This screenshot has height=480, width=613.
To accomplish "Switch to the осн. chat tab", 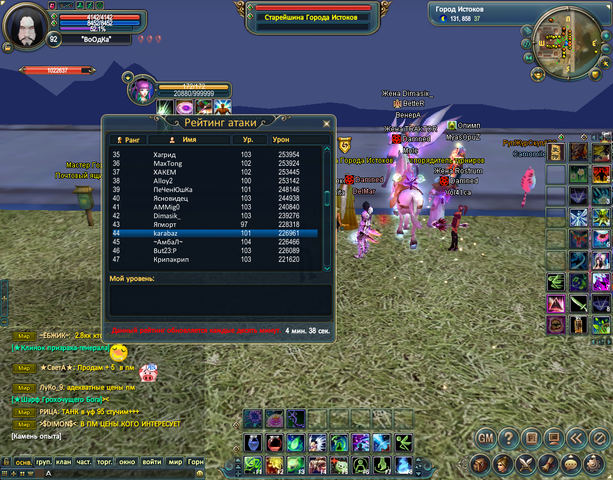I will 22,463.
